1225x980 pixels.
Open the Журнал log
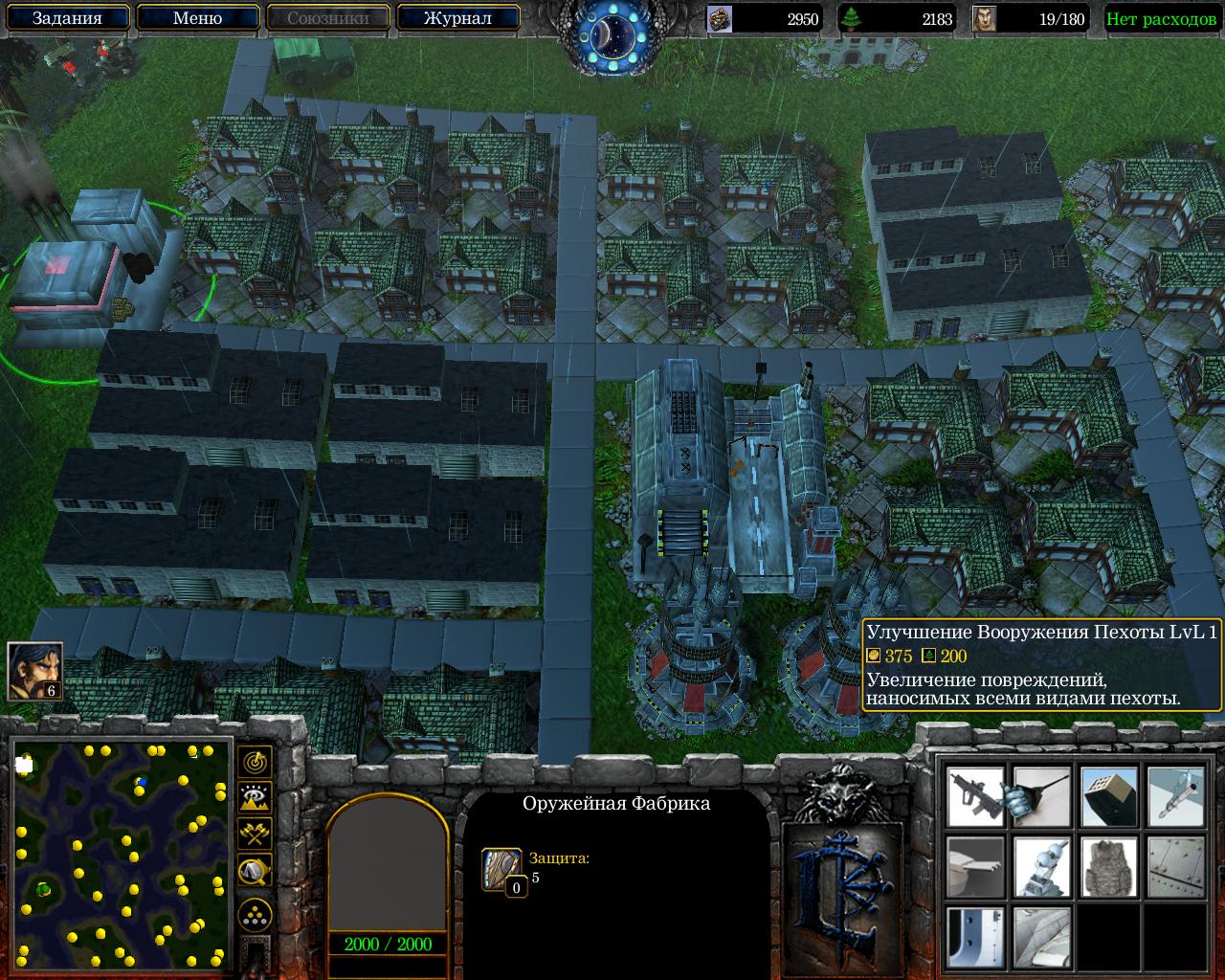click(x=457, y=17)
